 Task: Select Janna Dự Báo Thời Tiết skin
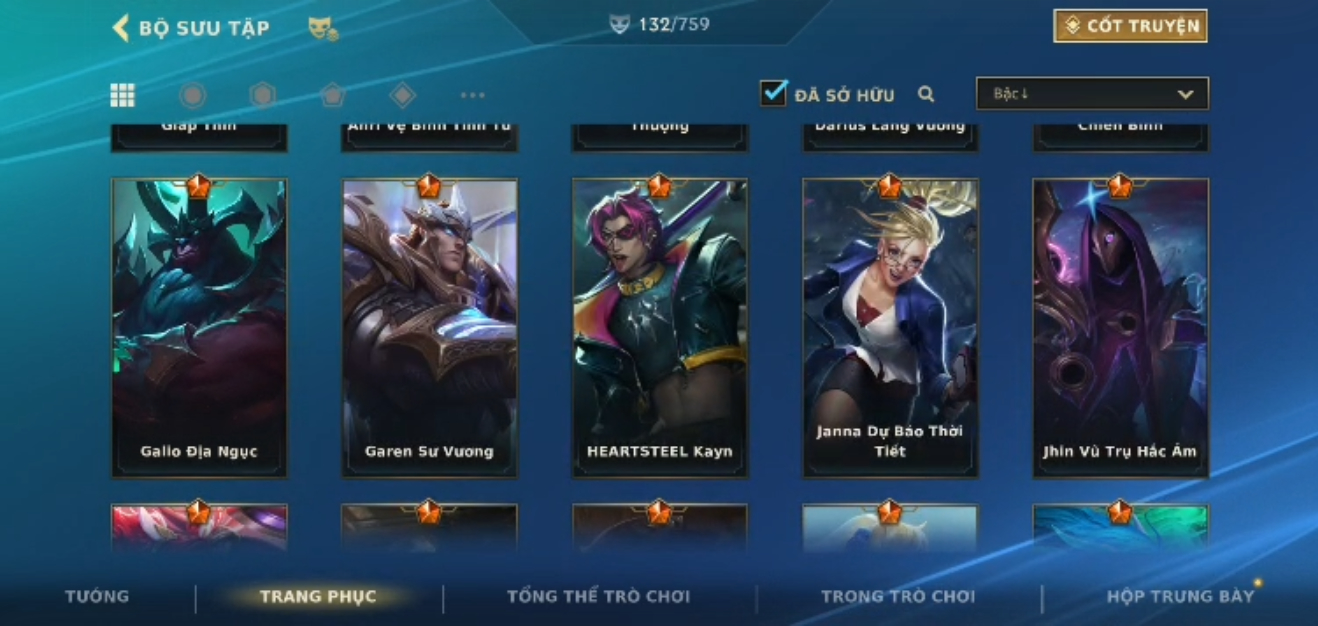(x=890, y=327)
